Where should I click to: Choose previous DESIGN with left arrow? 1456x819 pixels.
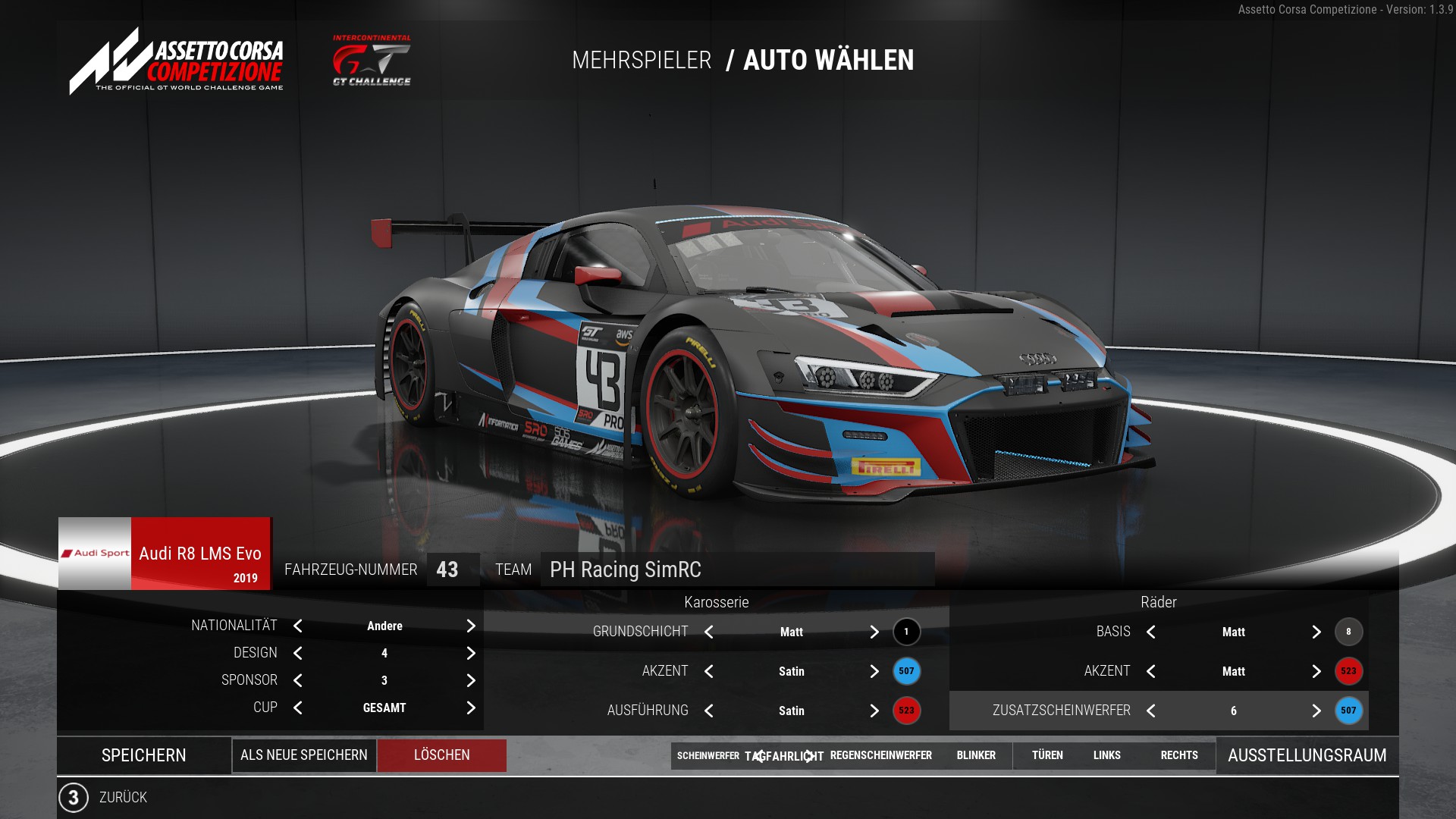[298, 653]
